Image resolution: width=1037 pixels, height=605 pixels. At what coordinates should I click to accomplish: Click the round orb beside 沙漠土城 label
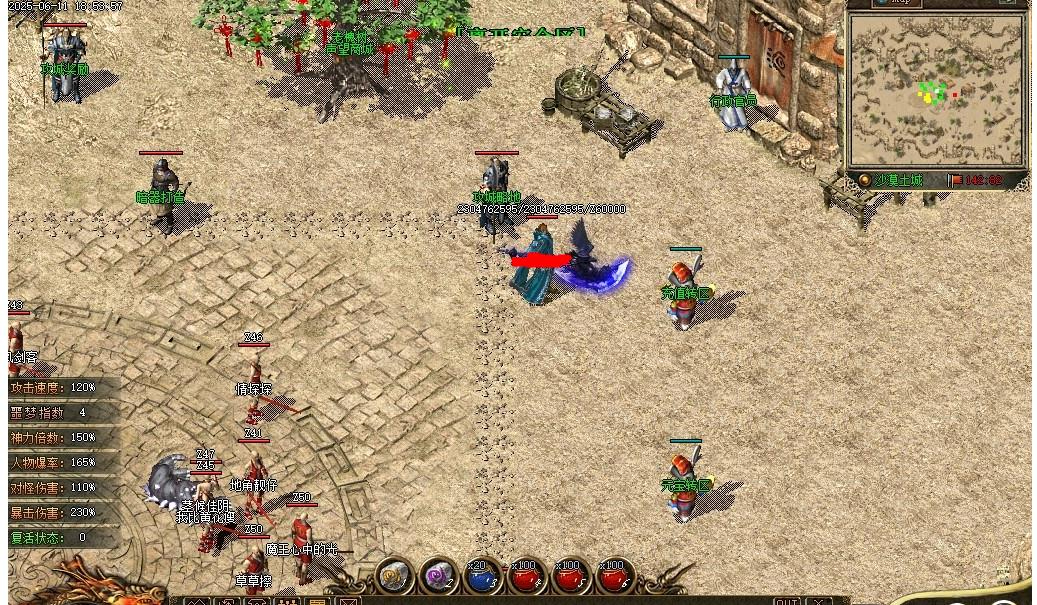pyautogui.click(x=865, y=181)
